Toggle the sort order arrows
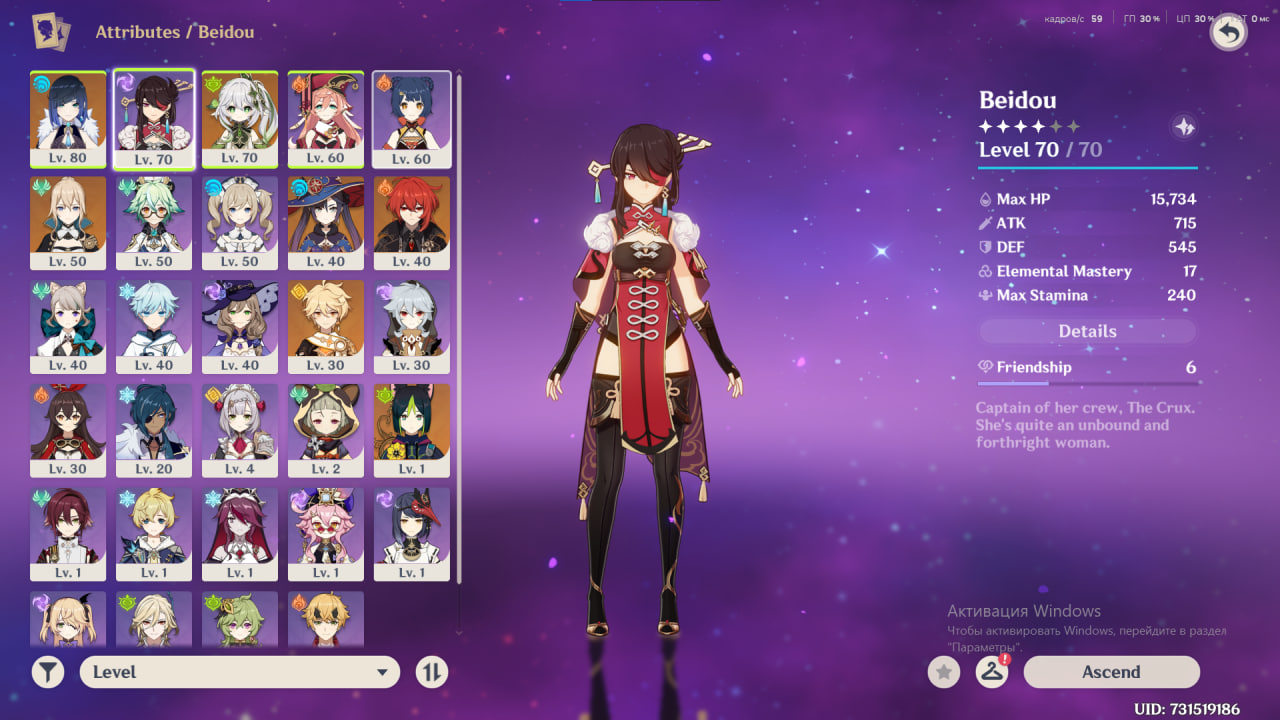 [x=431, y=672]
